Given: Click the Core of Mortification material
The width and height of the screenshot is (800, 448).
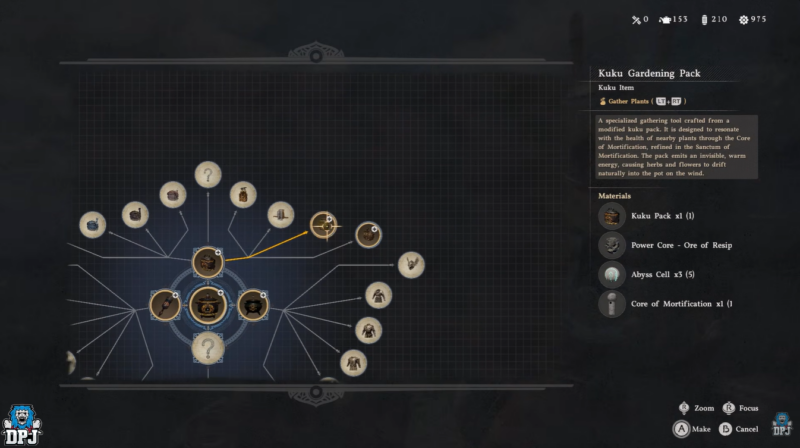Looking at the screenshot, I should tap(660, 303).
